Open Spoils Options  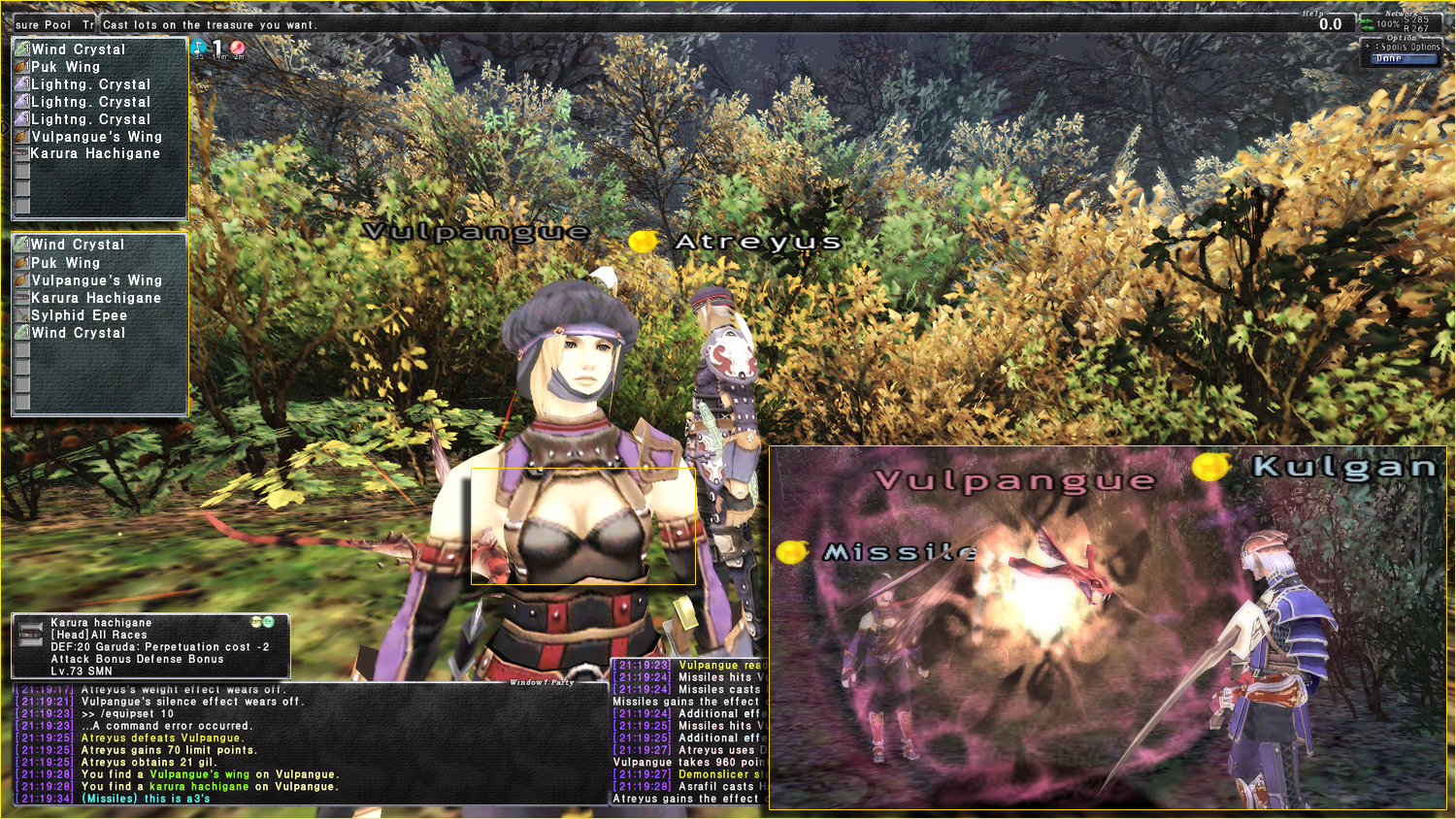point(1409,47)
